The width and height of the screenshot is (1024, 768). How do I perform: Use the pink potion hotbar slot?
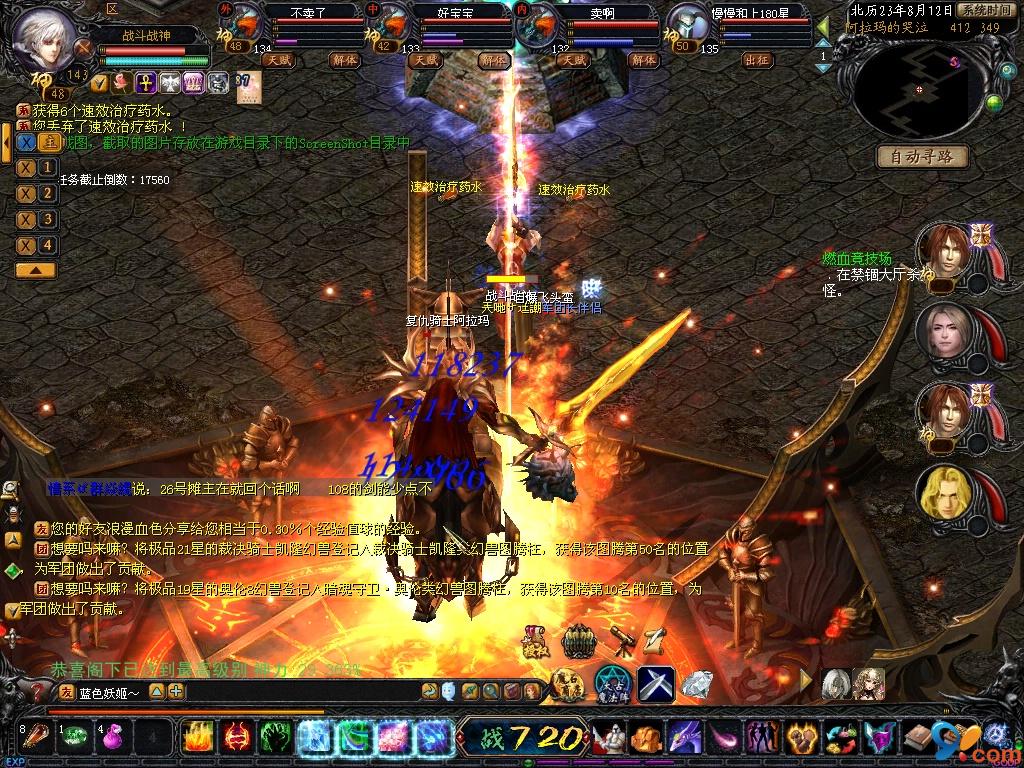(x=111, y=739)
